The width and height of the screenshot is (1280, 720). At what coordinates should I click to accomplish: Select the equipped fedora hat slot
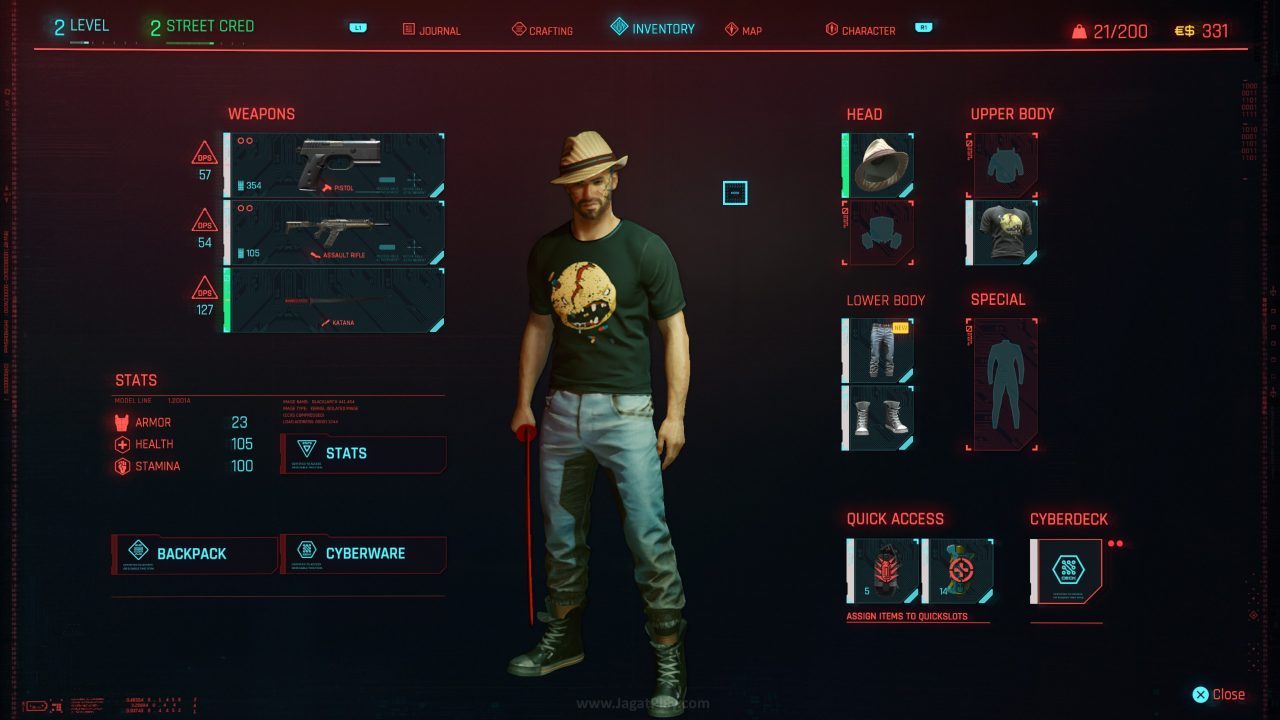pos(879,165)
